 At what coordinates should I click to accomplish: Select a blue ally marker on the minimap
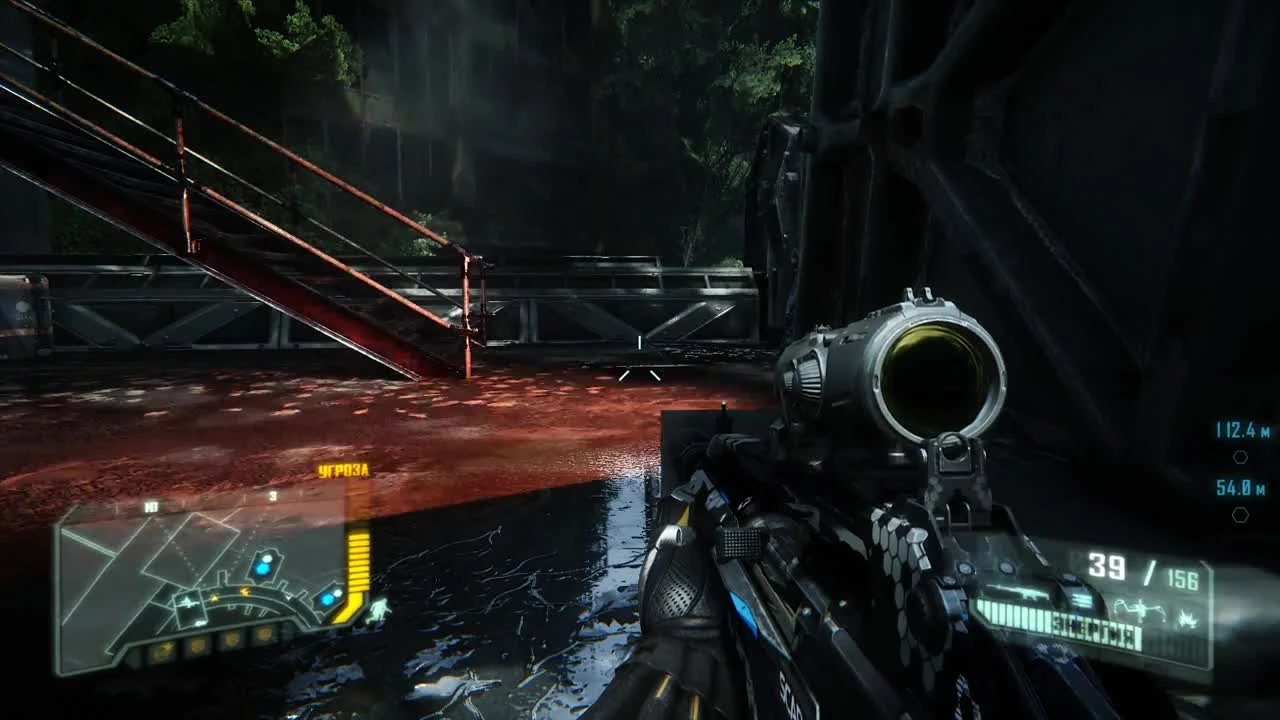tap(262, 567)
